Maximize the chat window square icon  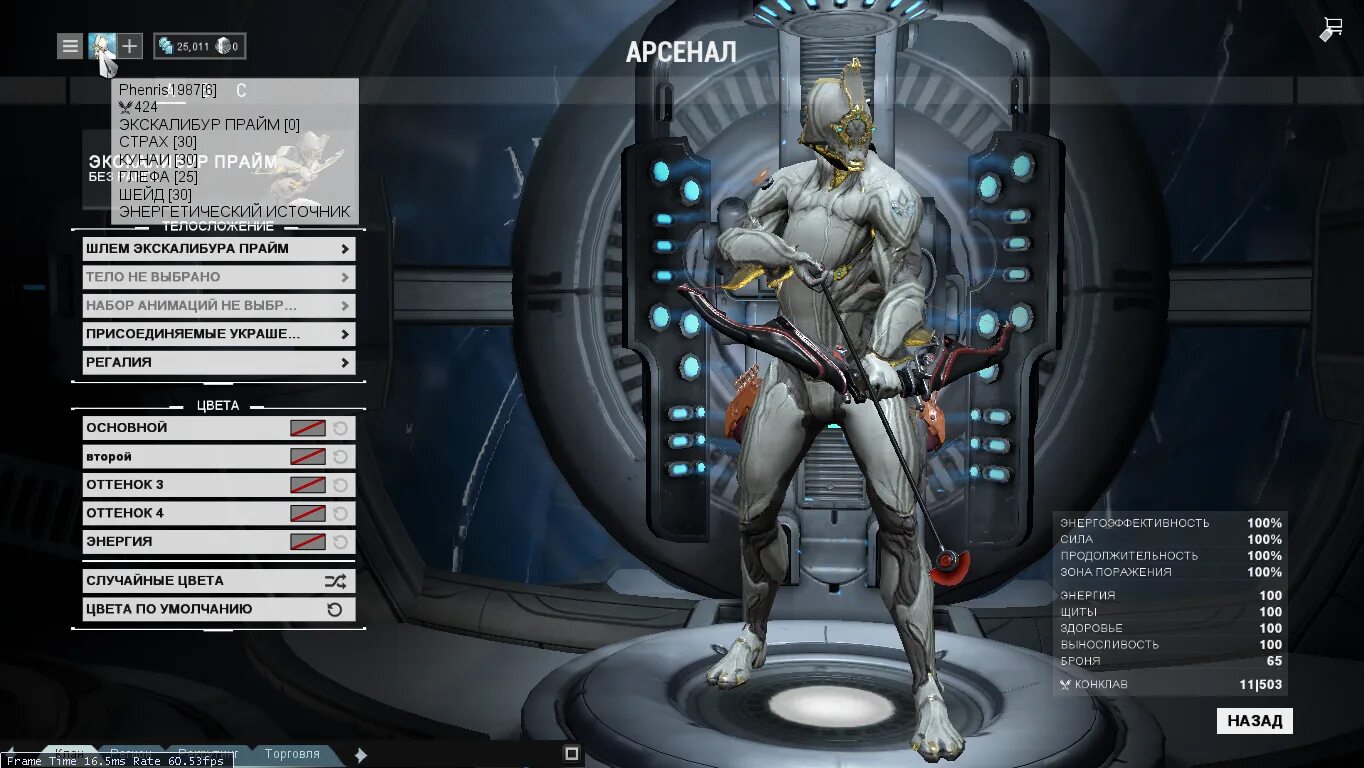pyautogui.click(x=572, y=753)
